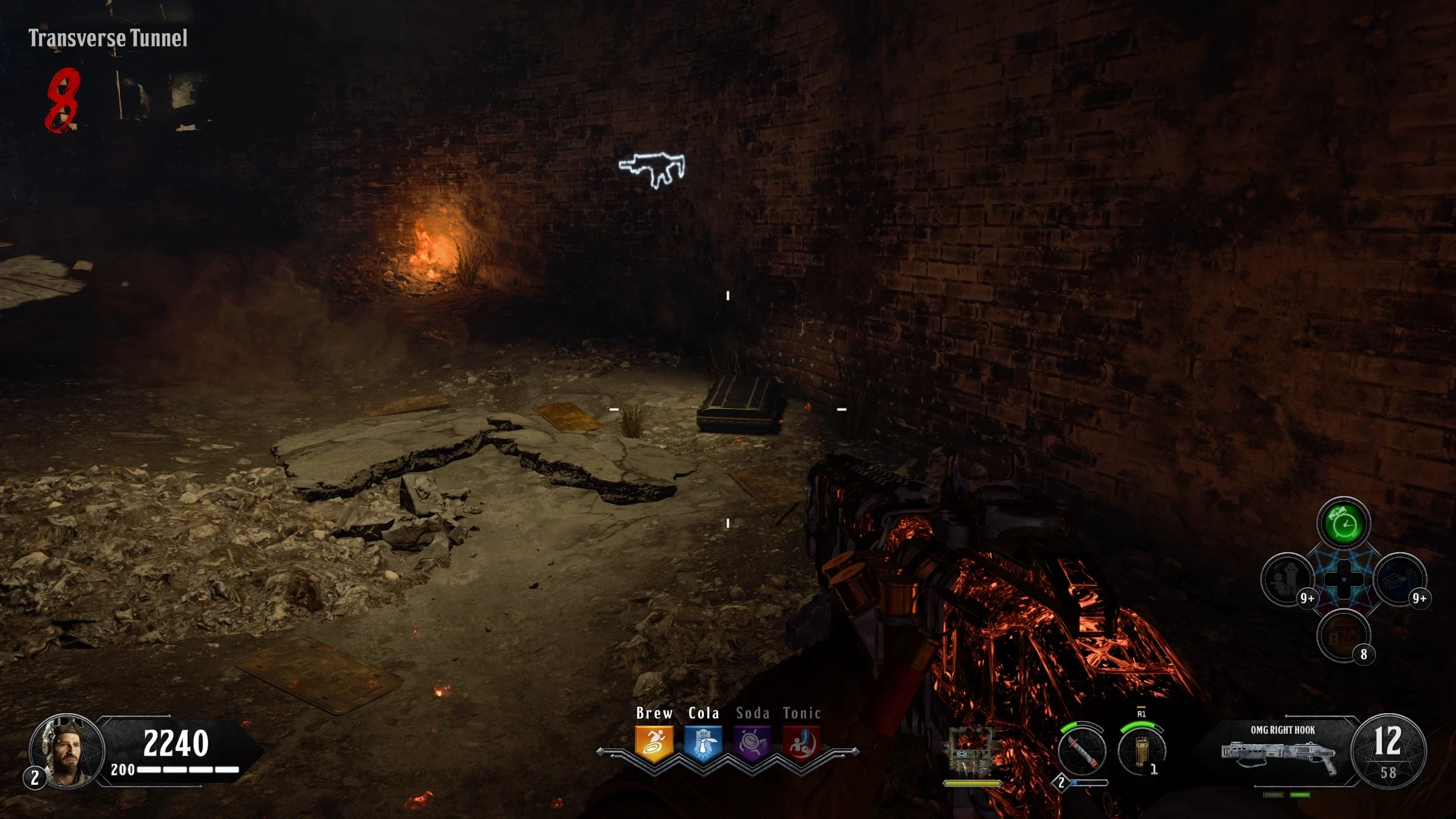Use the bottom elixir showing a pistol
Screen dimensions: 1456x819
point(1343,635)
